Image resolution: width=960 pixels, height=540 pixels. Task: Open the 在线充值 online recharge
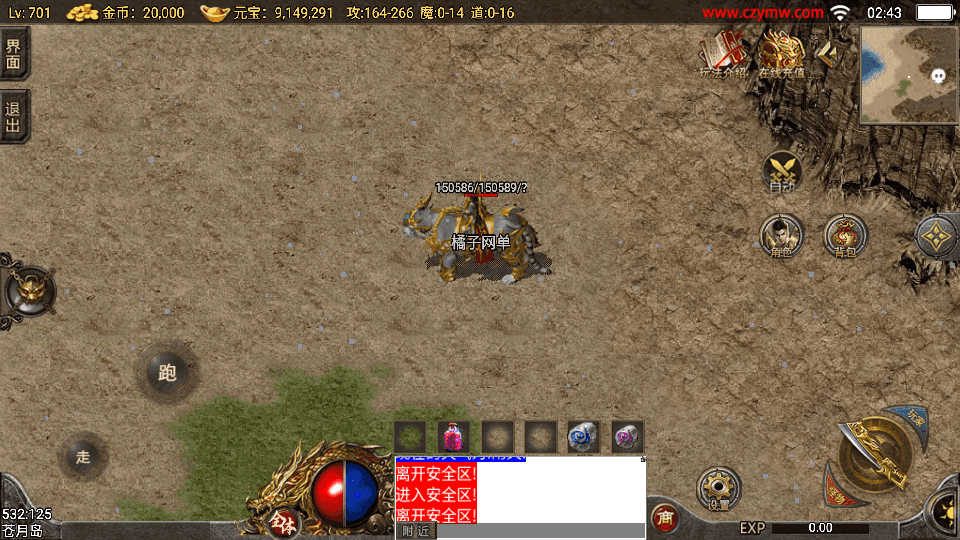point(782,50)
